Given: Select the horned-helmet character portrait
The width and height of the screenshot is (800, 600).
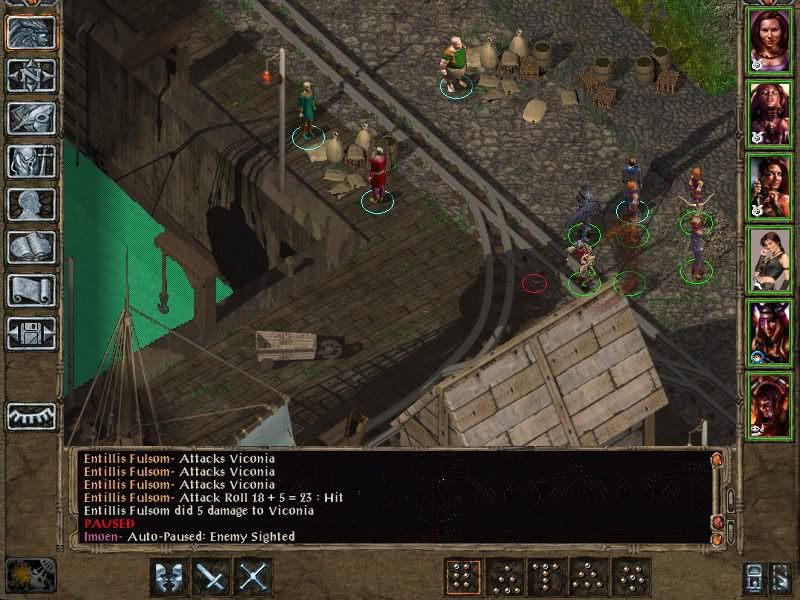Looking at the screenshot, I should [x=771, y=331].
